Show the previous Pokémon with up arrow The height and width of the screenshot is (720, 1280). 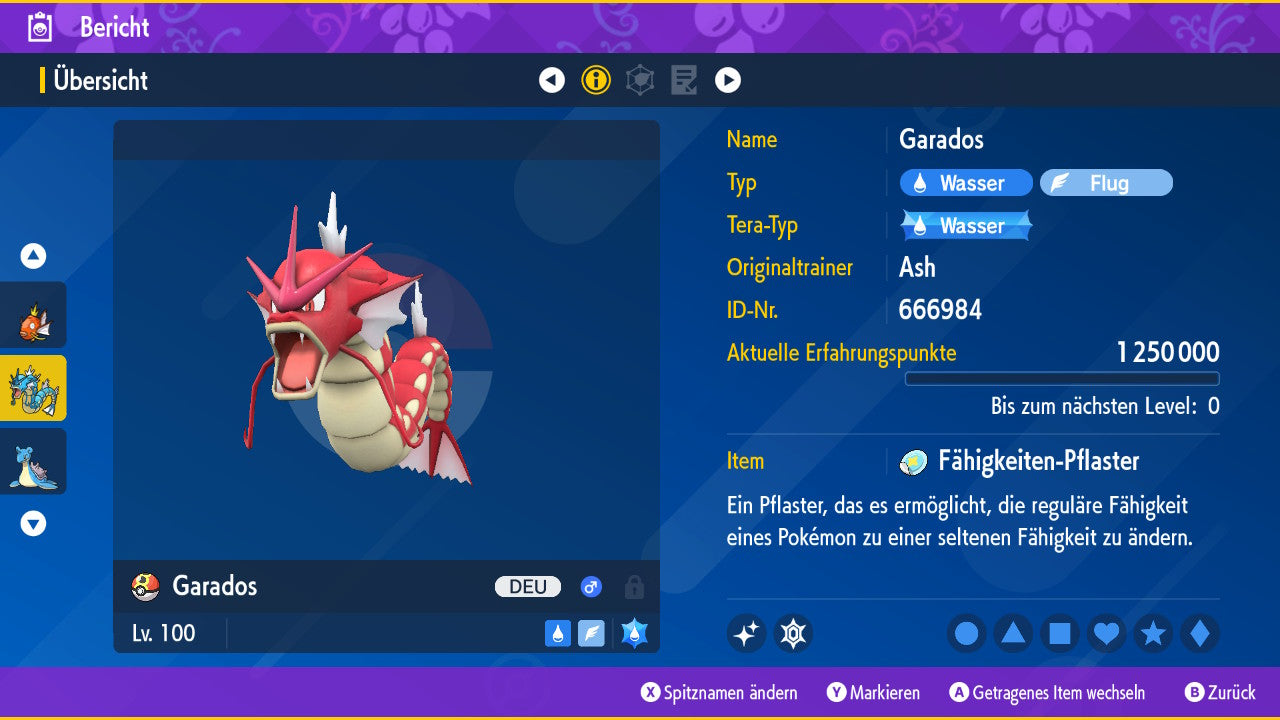[34, 256]
